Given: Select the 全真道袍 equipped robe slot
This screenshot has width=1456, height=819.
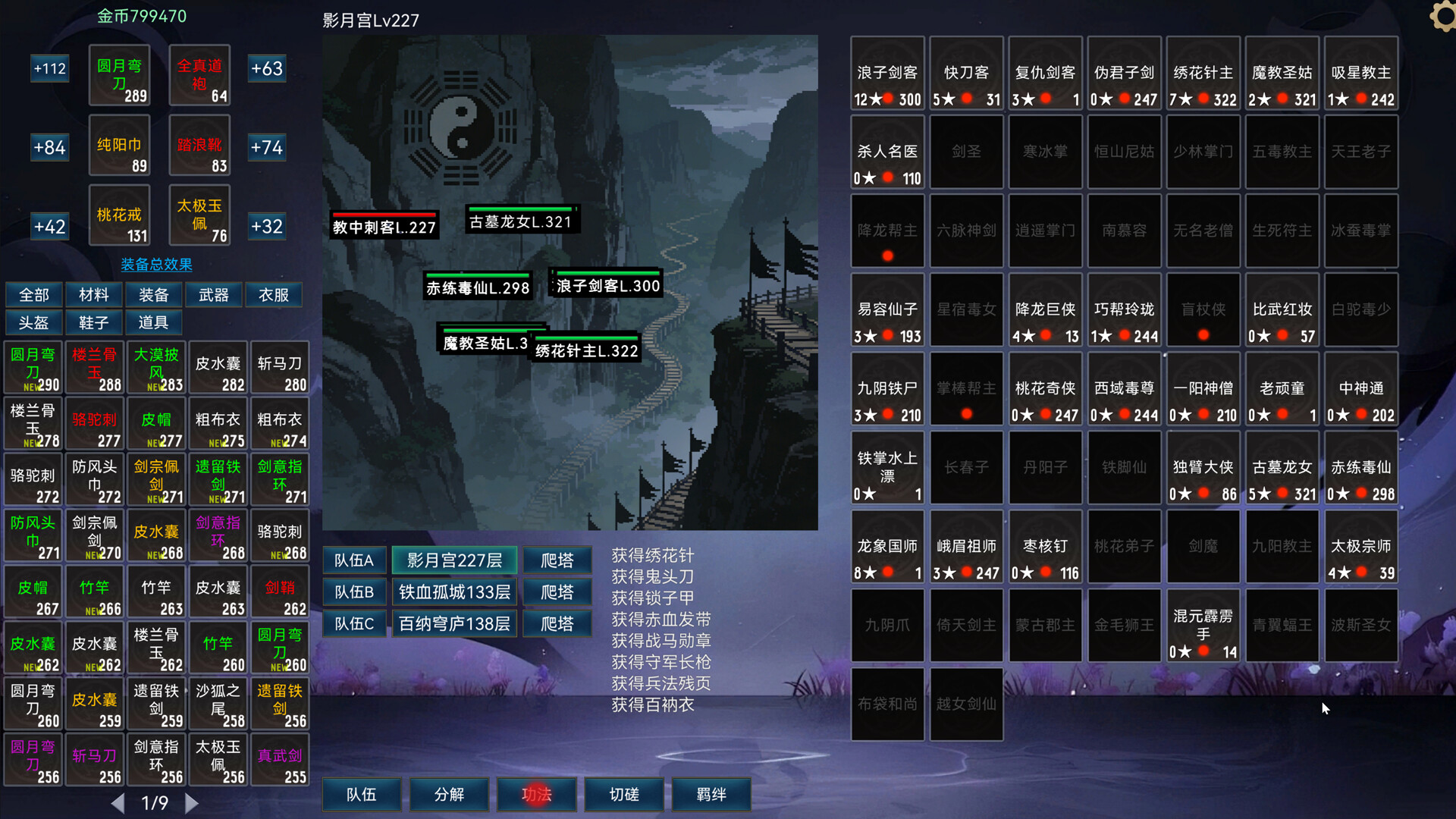Looking at the screenshot, I should (x=199, y=75).
